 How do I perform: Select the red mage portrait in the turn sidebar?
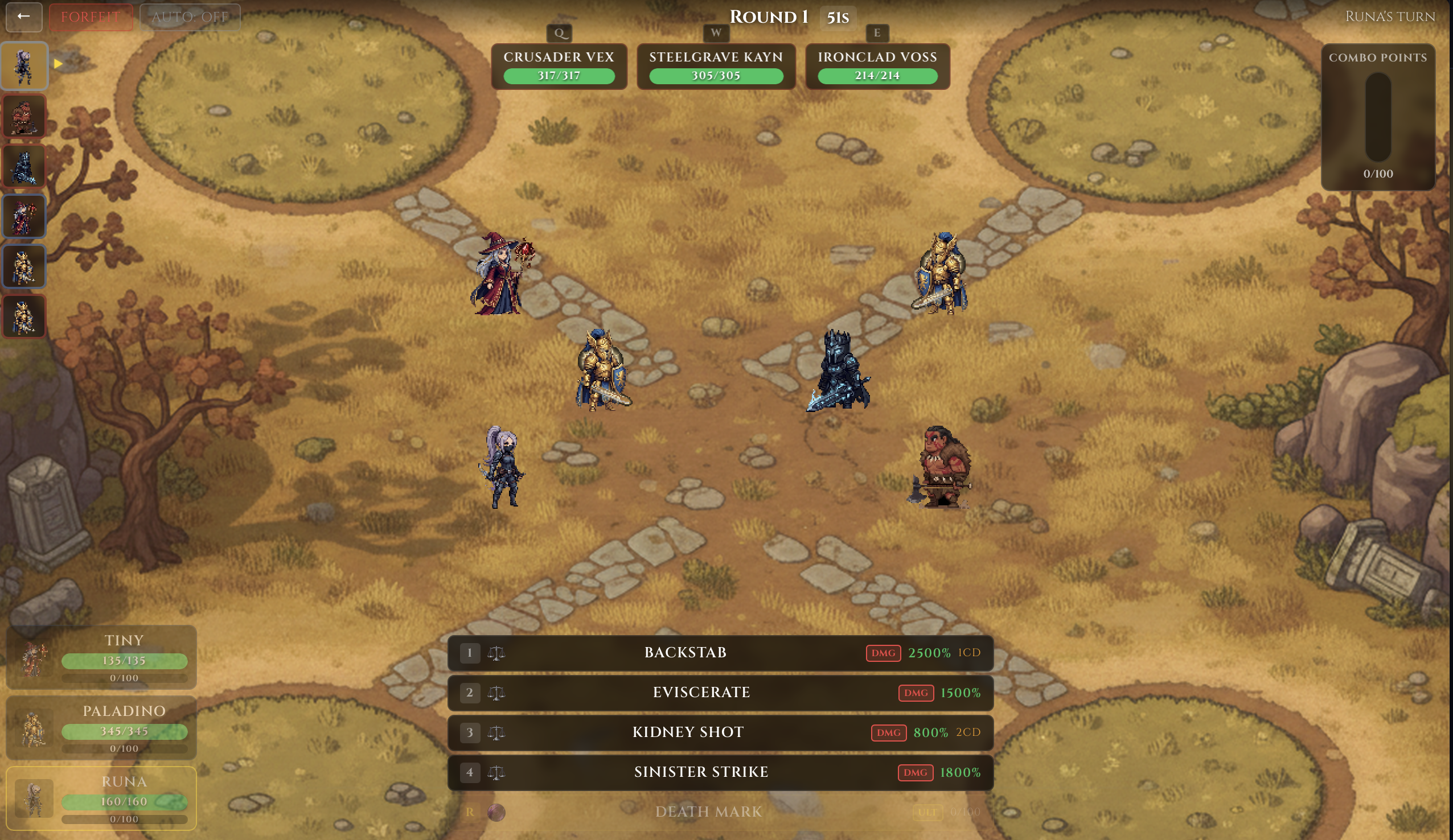(24, 216)
